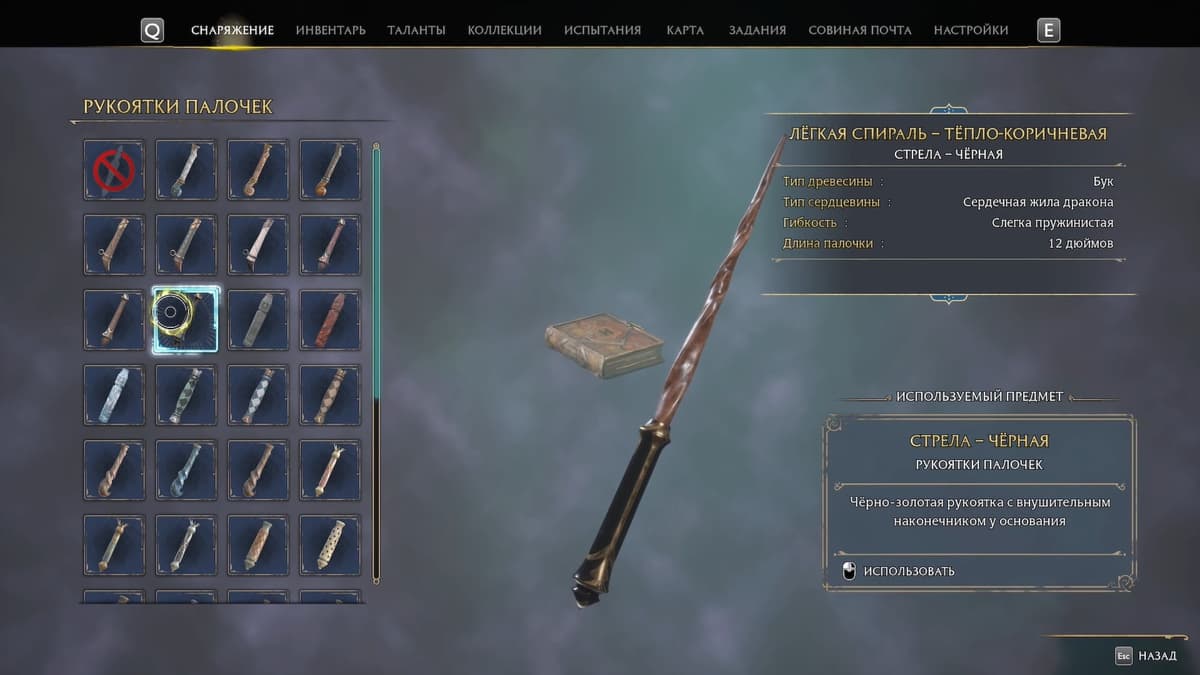Open the Карта tab

coord(685,30)
